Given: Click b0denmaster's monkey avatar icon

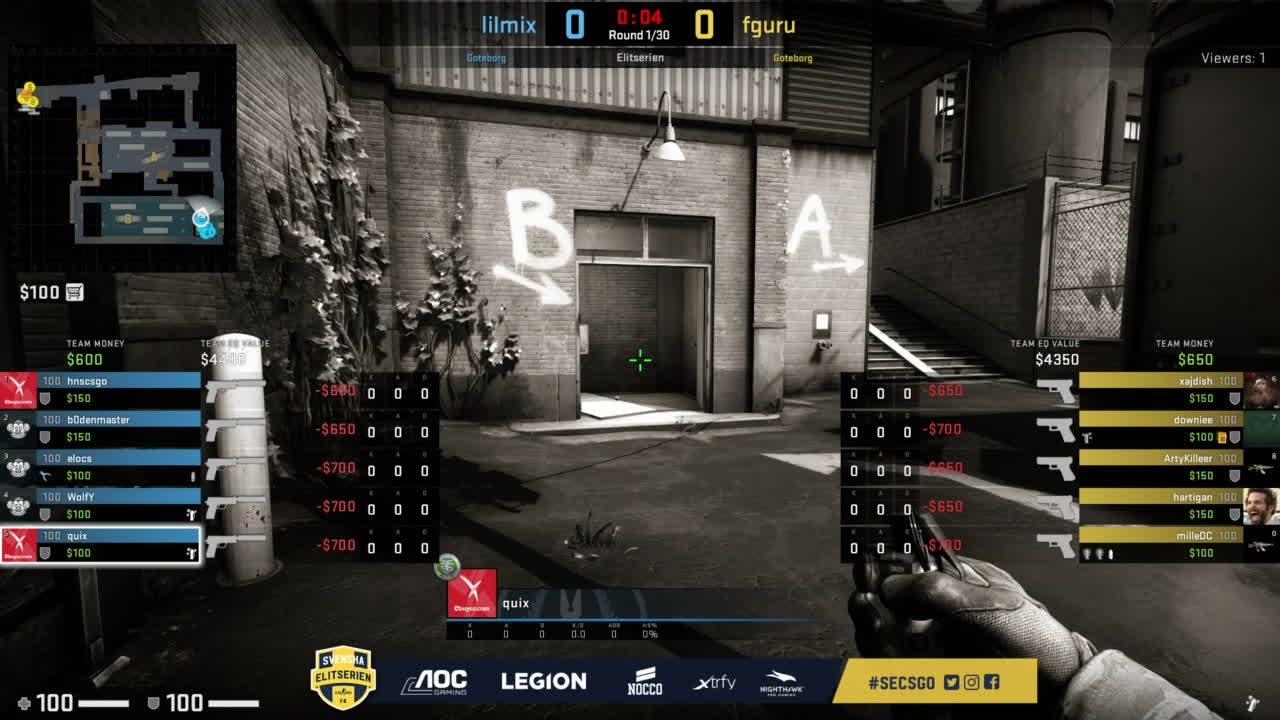Looking at the screenshot, I should point(17,428).
